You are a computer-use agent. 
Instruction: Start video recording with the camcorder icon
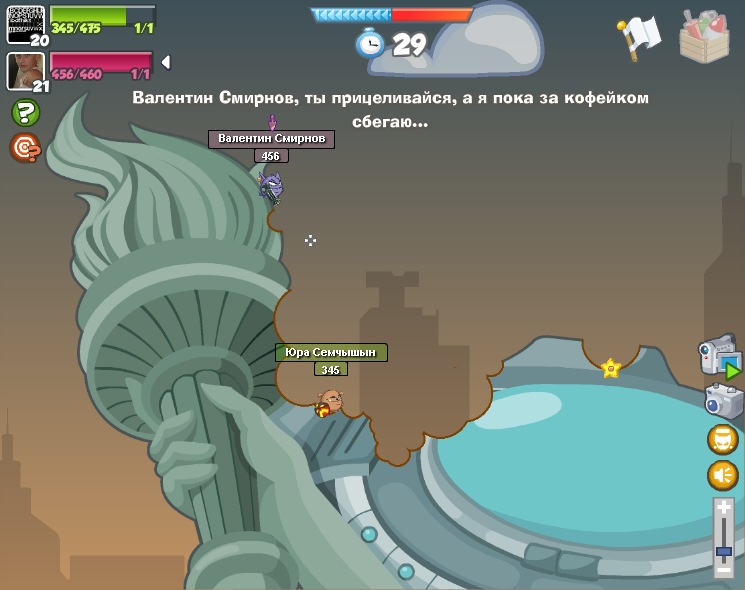[x=720, y=357]
